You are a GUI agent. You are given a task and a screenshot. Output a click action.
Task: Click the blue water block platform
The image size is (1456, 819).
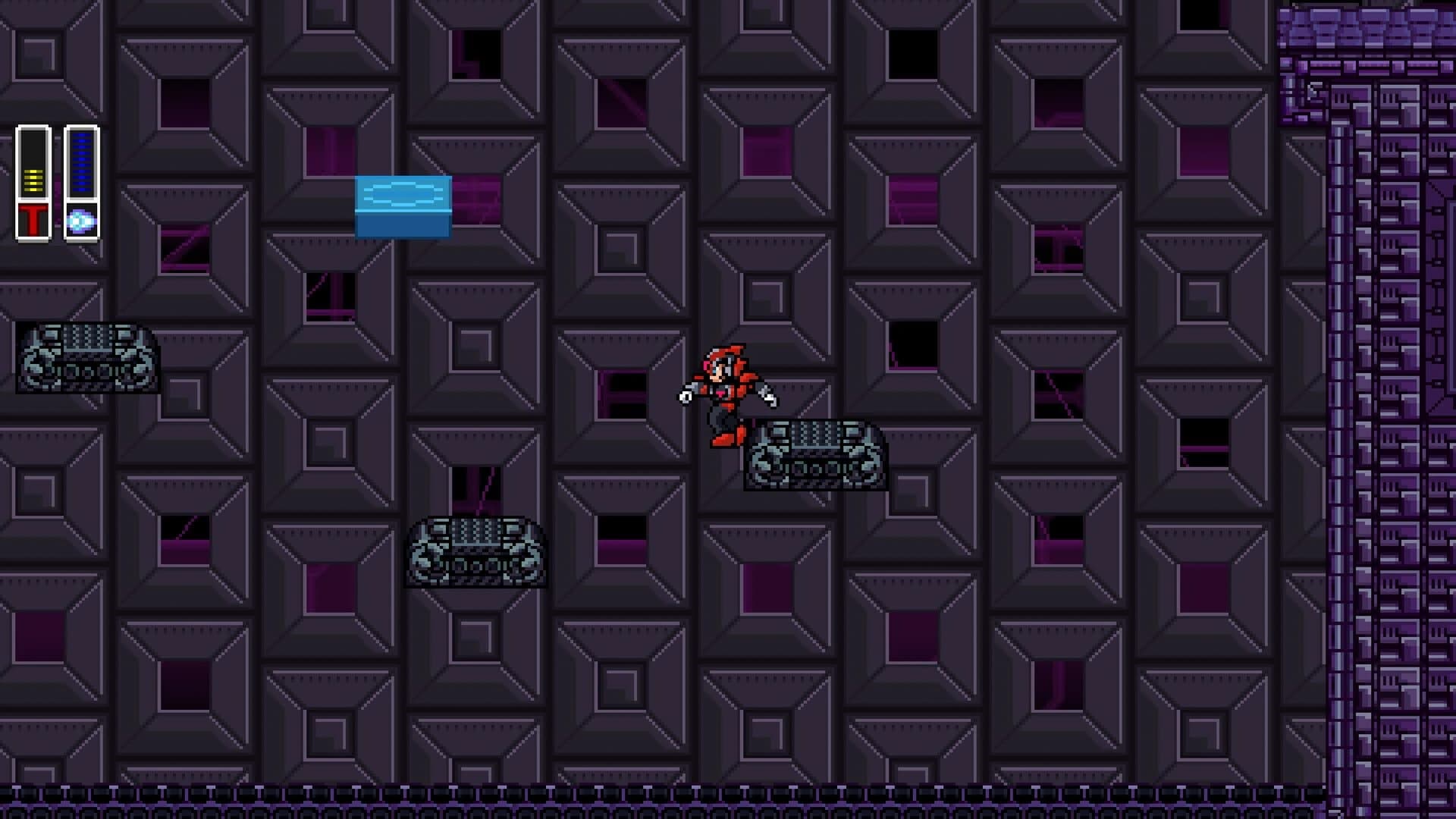pyautogui.click(x=403, y=206)
